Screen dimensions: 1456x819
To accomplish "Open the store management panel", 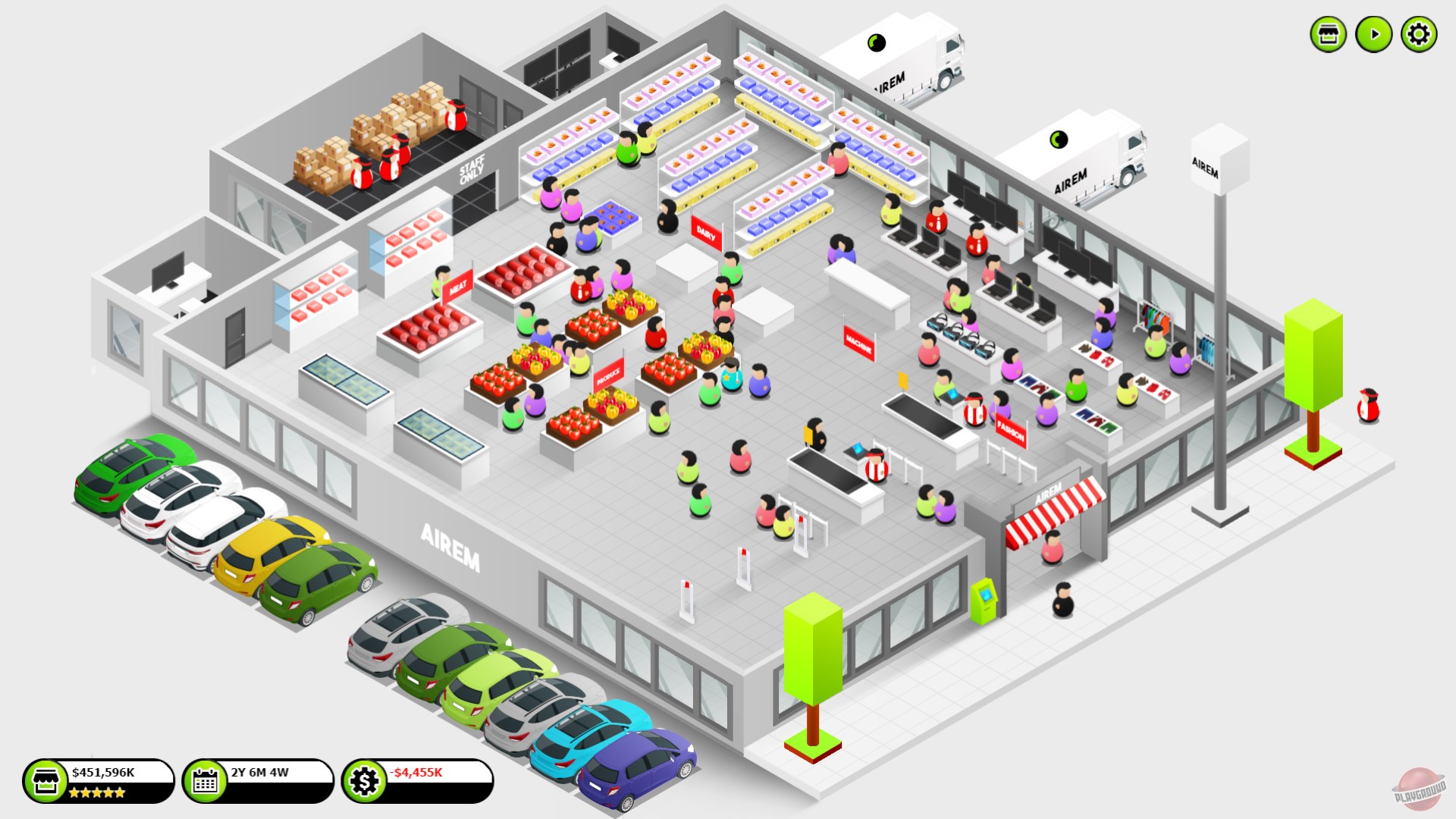I will [1328, 33].
